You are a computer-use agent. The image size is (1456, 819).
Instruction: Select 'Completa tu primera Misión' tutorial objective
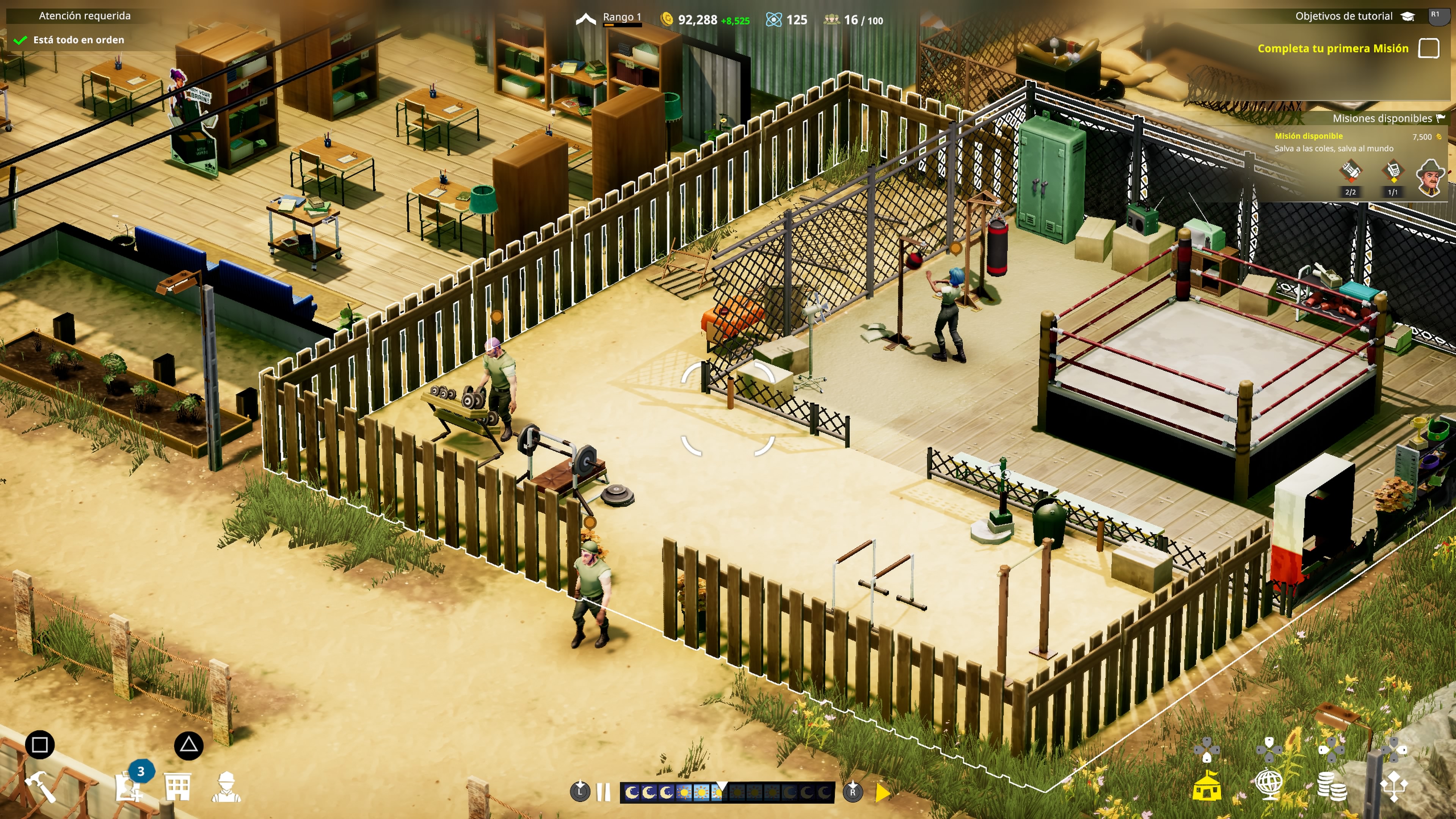(x=1333, y=49)
